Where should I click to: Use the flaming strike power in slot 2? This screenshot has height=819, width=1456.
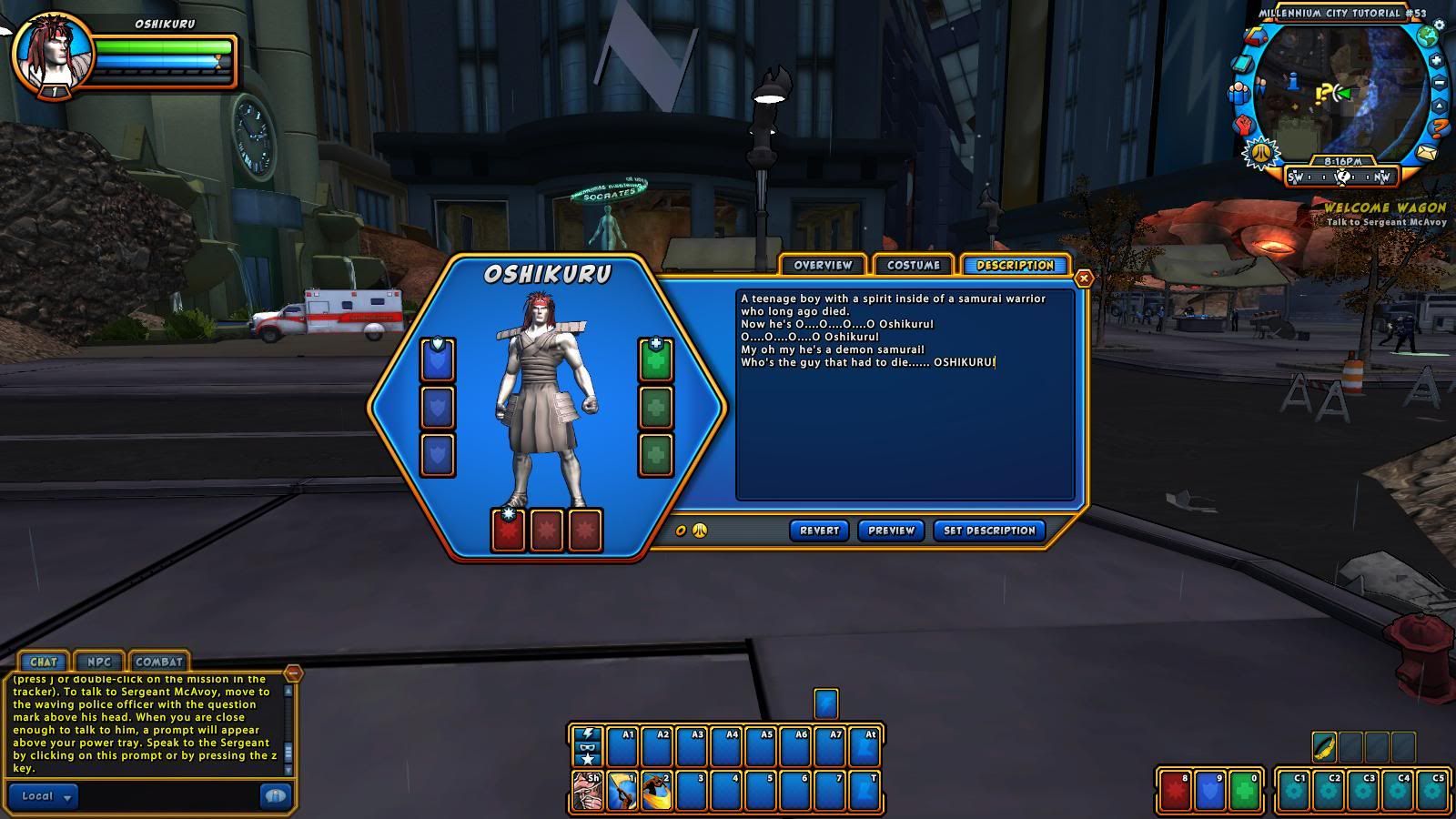pyautogui.click(x=657, y=791)
